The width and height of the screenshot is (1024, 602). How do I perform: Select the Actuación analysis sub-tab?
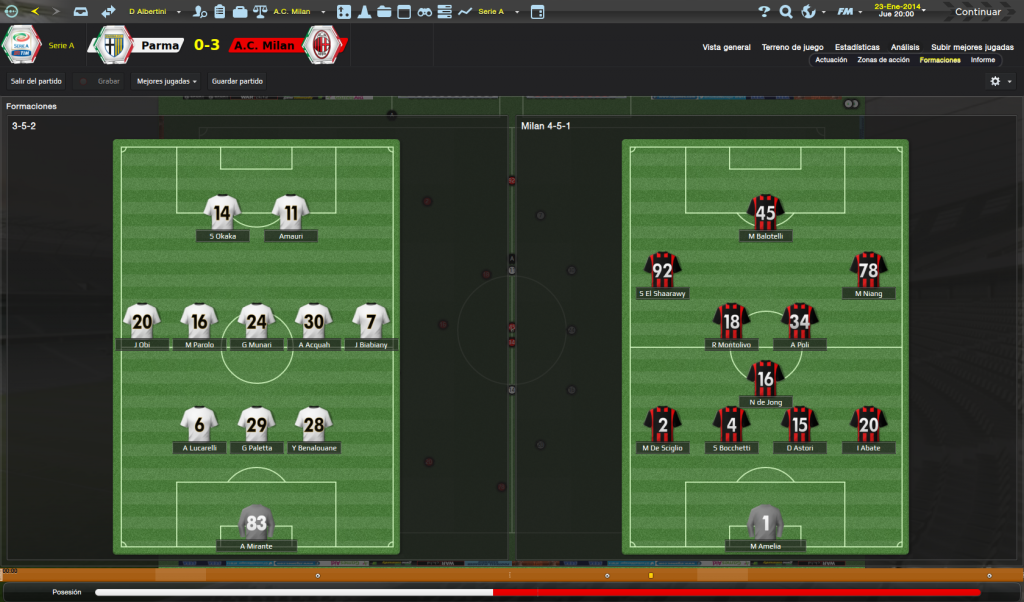[x=831, y=60]
